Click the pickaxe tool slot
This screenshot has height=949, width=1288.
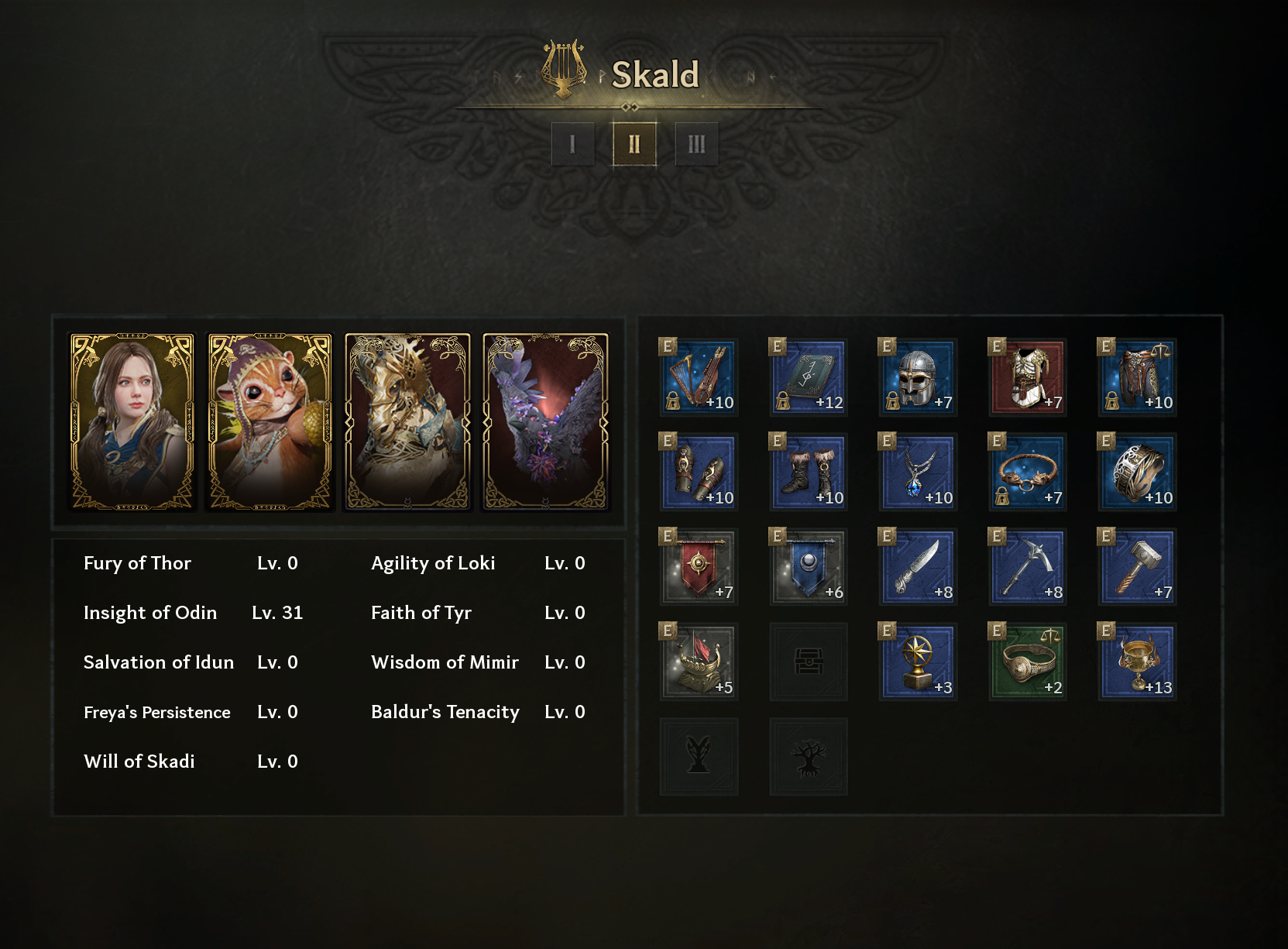1028,567
